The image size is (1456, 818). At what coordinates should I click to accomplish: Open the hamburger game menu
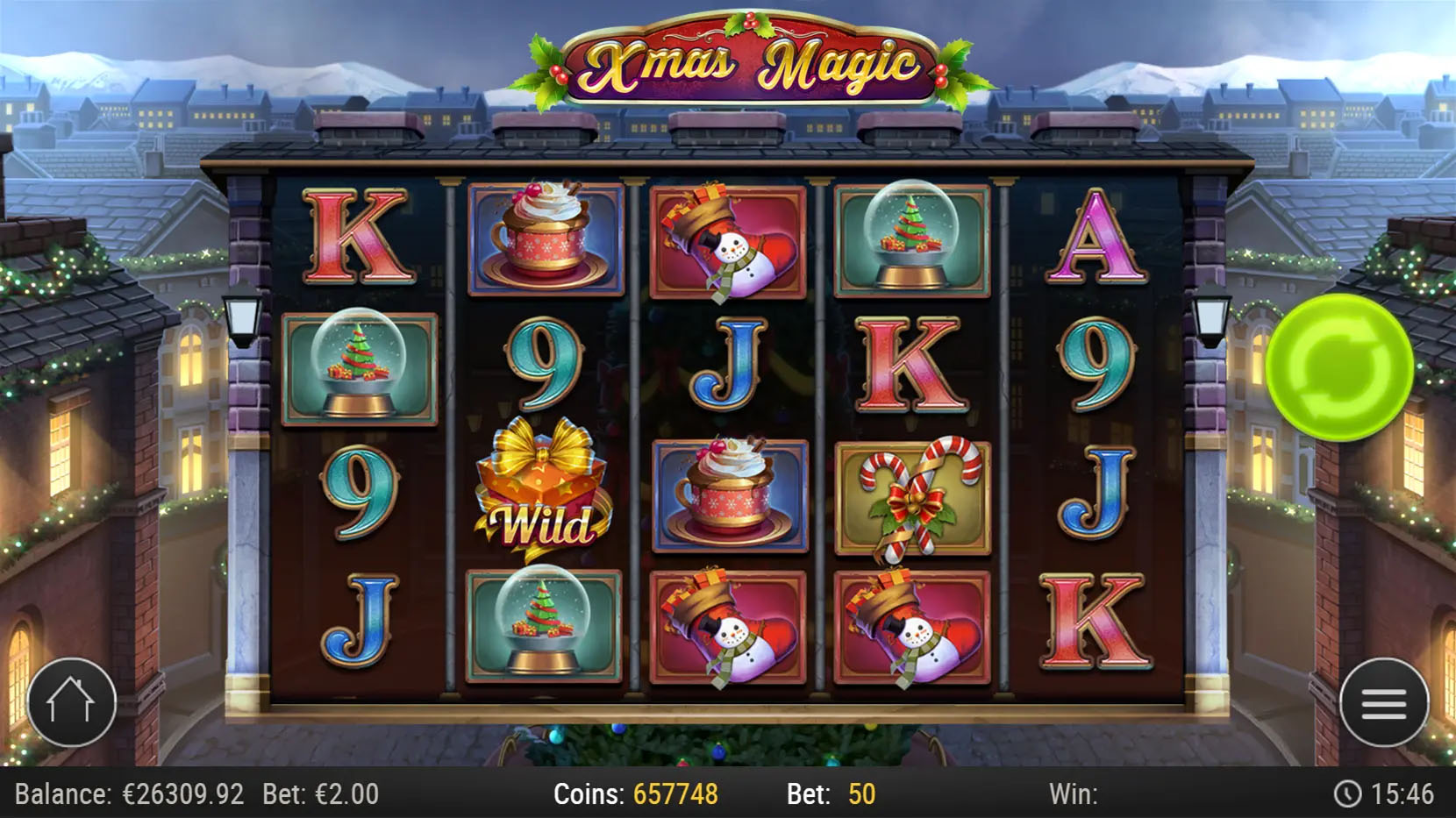tap(1383, 701)
